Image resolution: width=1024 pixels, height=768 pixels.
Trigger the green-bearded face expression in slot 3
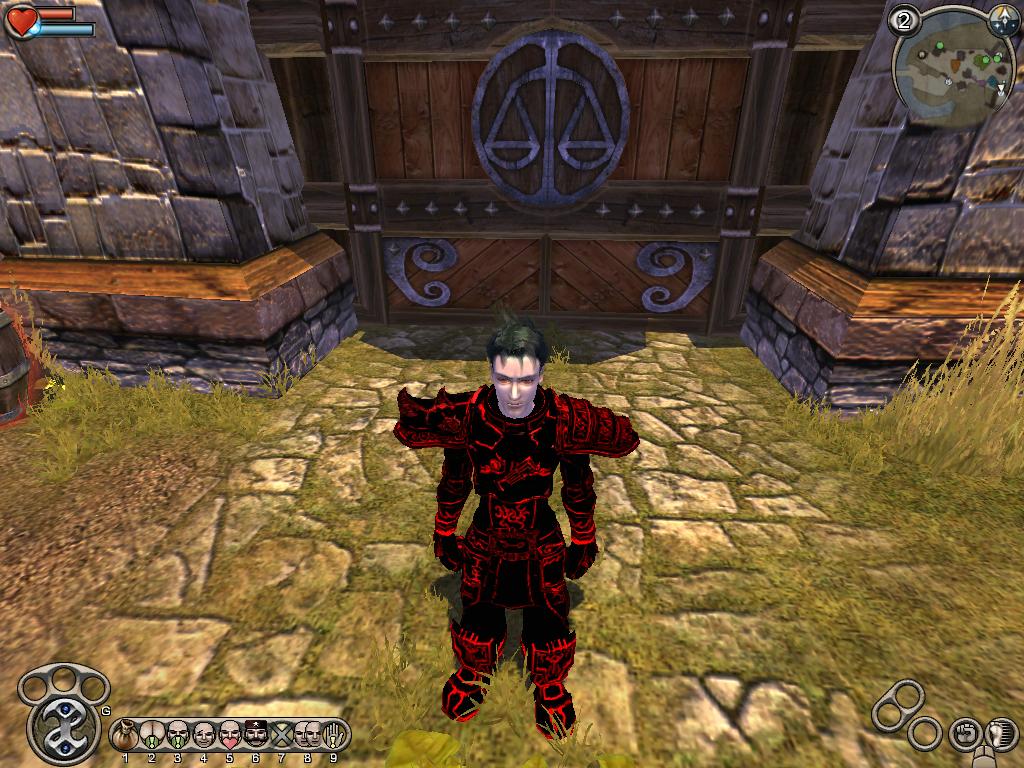[178, 735]
